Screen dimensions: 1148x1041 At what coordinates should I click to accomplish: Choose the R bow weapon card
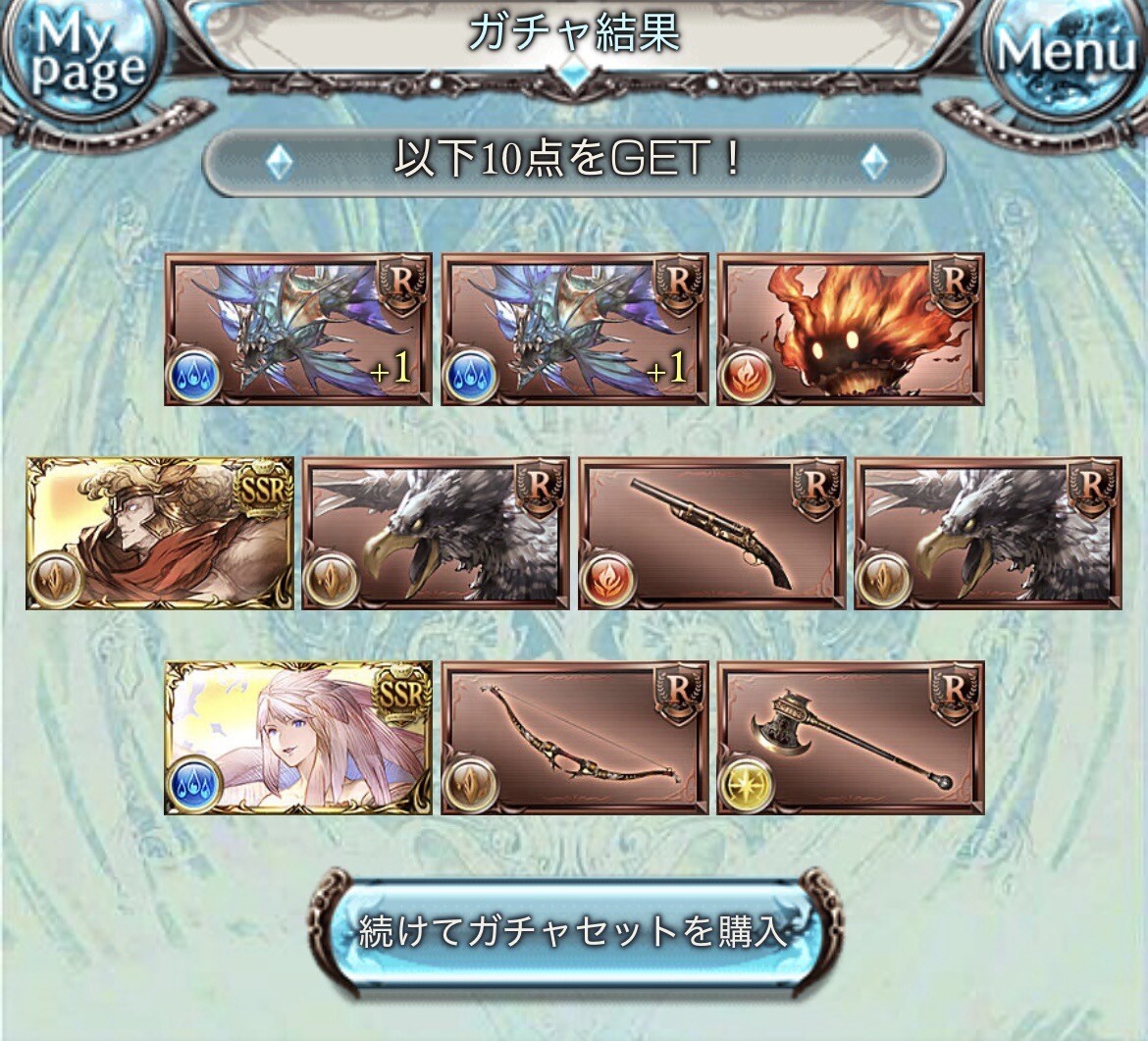pos(574,737)
